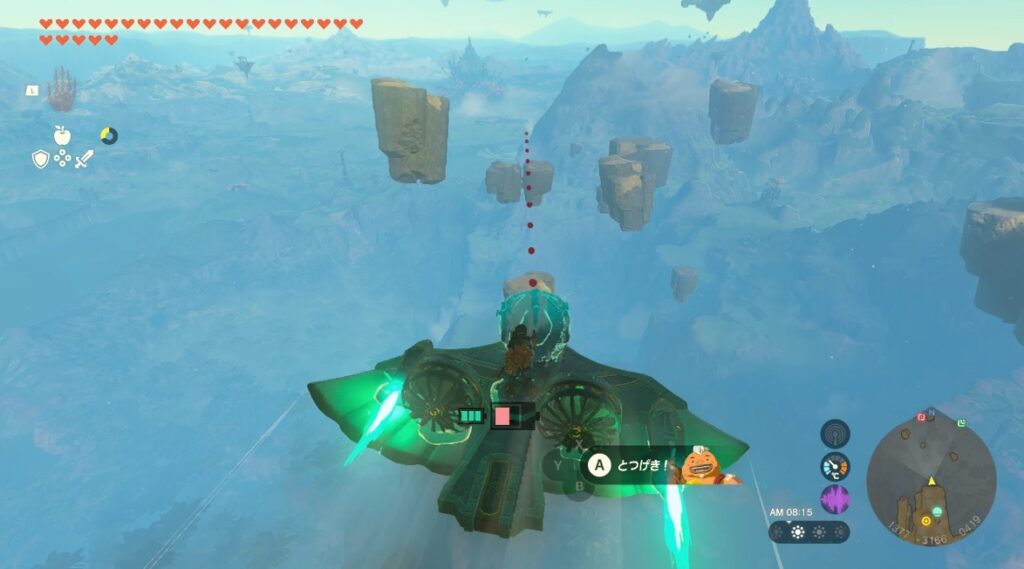
Task: Open the circular minimap
Action: click(x=930, y=475)
